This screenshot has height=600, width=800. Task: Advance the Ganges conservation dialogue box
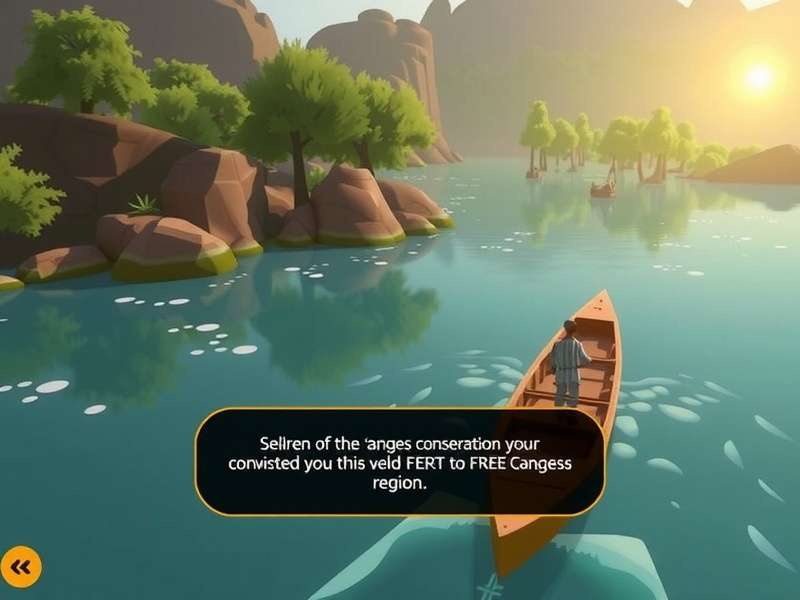point(399,460)
